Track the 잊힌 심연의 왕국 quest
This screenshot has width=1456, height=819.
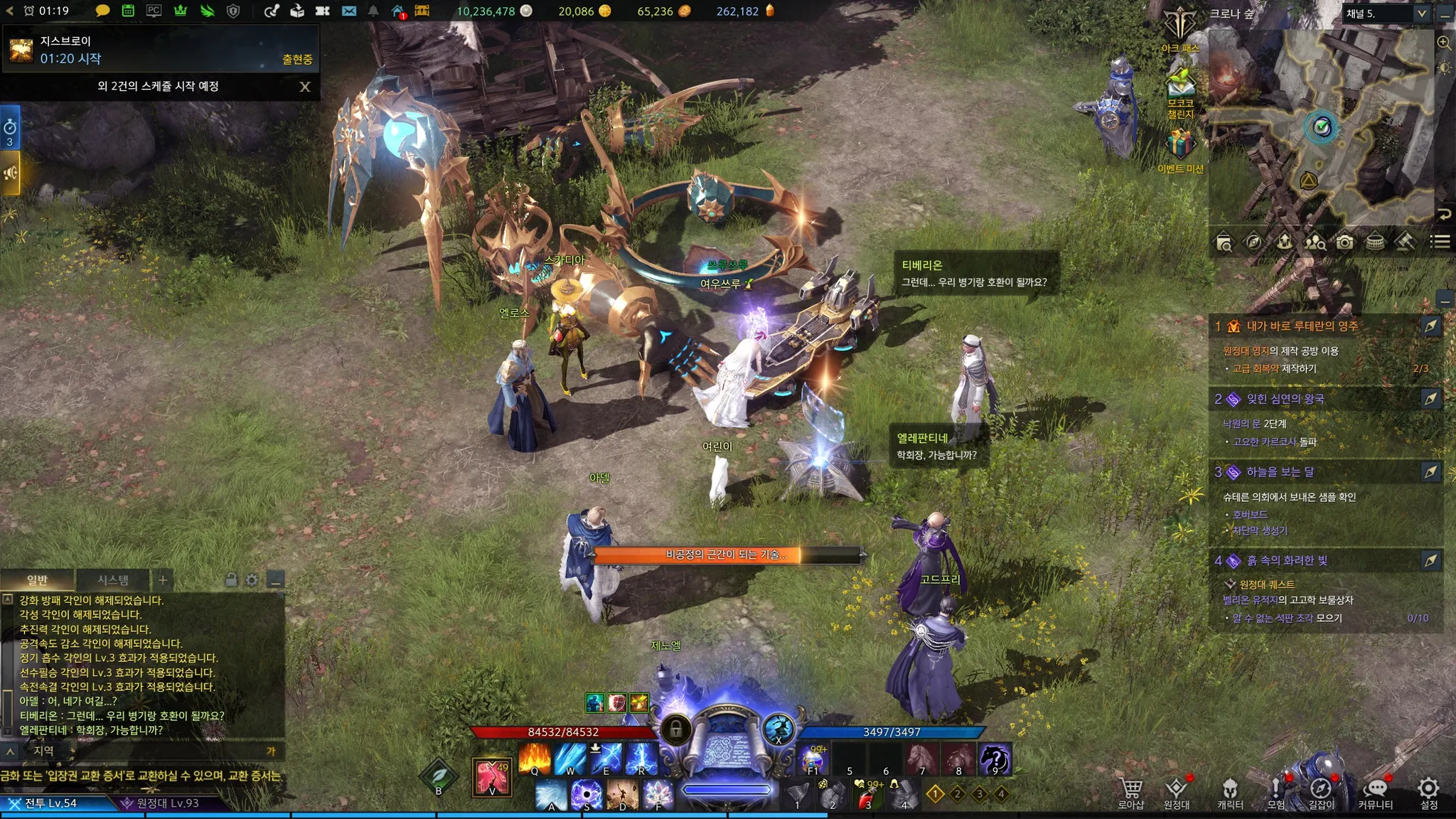point(1430,399)
